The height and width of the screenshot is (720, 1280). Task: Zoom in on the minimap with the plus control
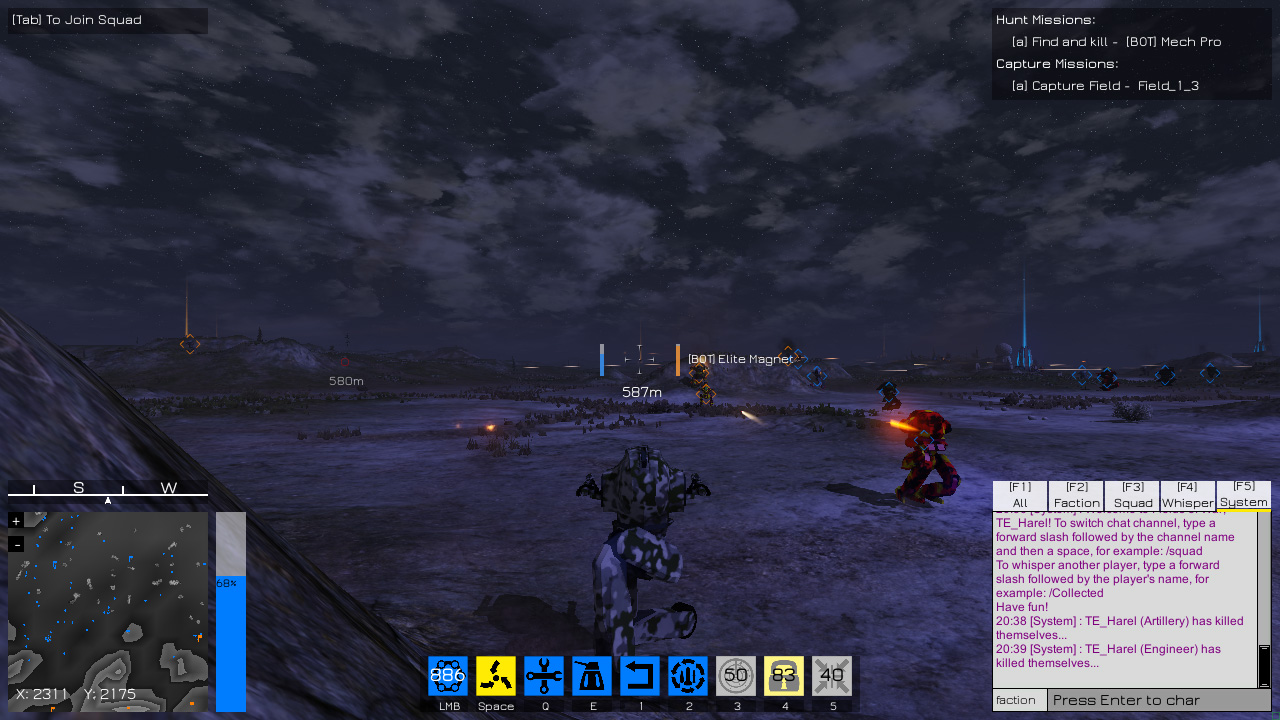point(15,522)
